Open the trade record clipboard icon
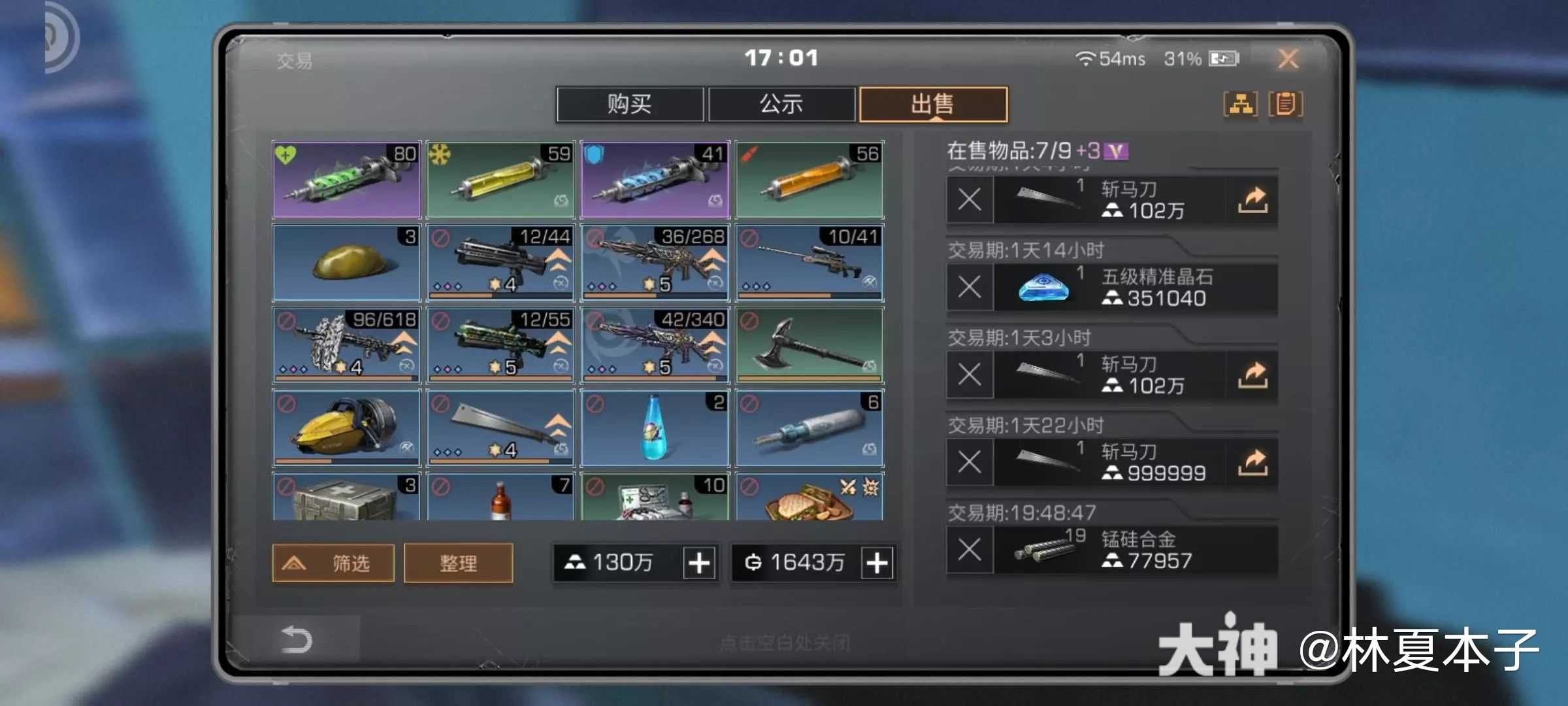The image size is (1568, 706). point(1285,105)
